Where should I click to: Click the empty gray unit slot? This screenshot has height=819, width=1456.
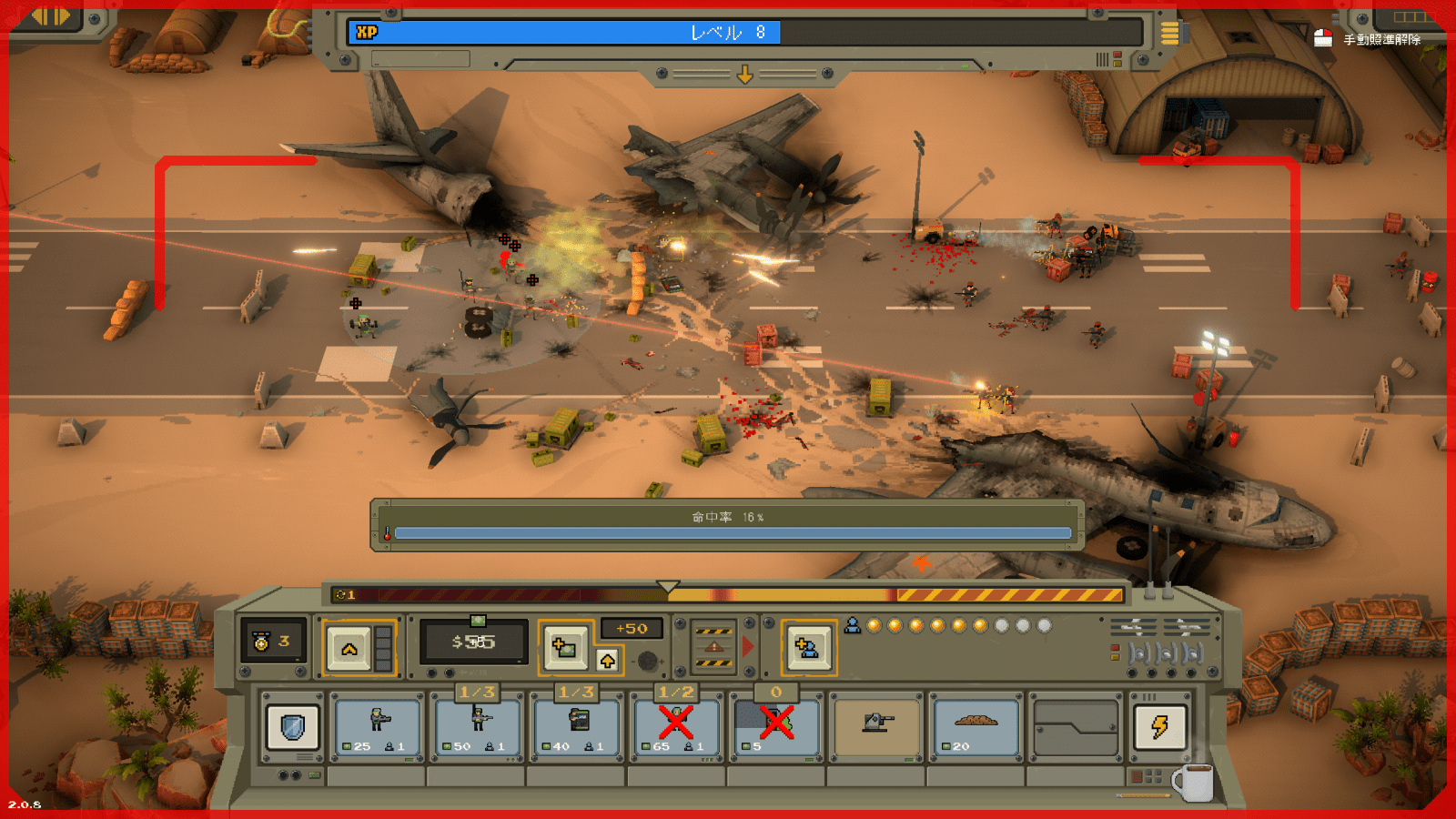(x=1077, y=725)
